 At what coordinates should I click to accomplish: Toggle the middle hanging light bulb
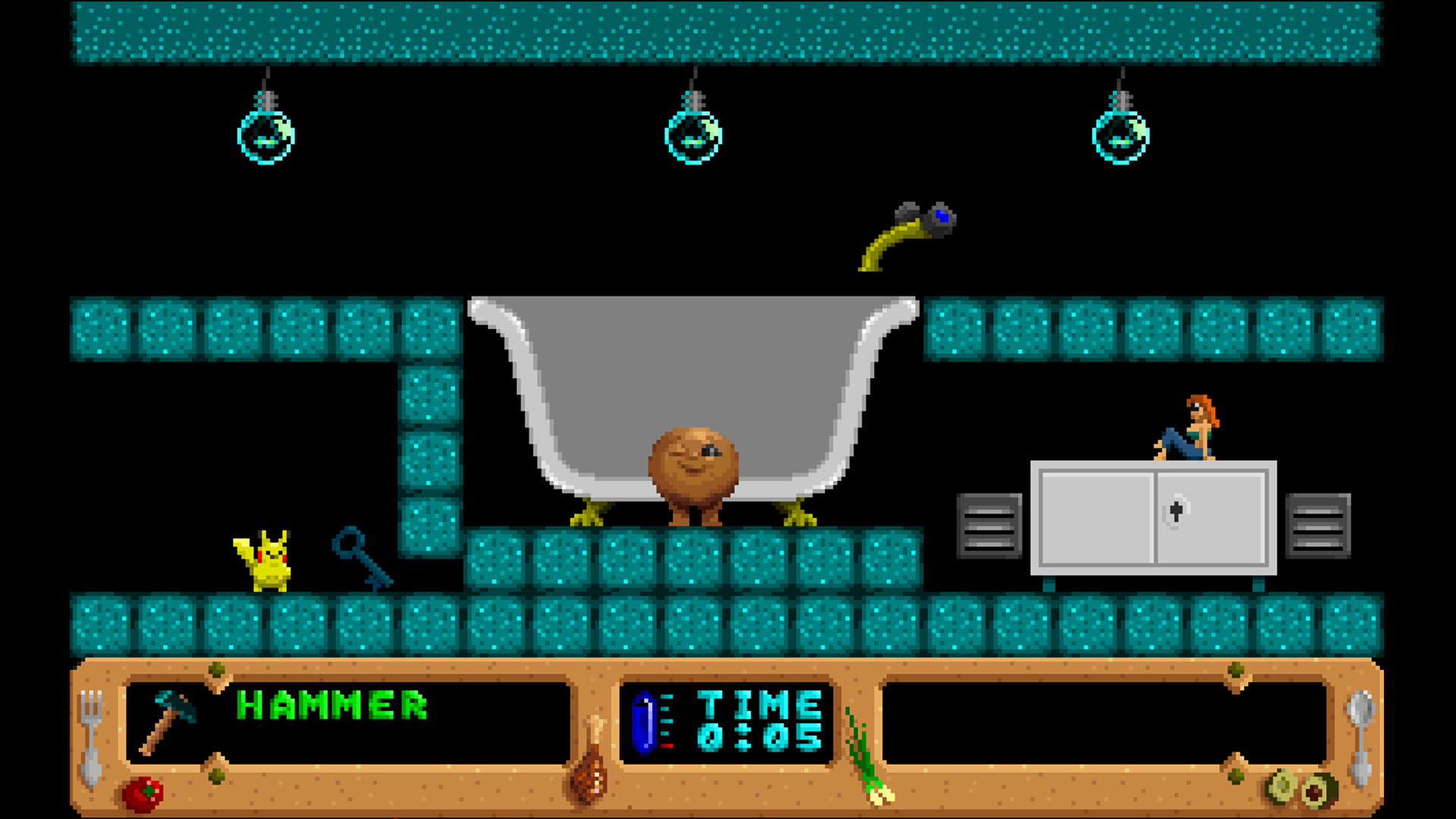(692, 136)
